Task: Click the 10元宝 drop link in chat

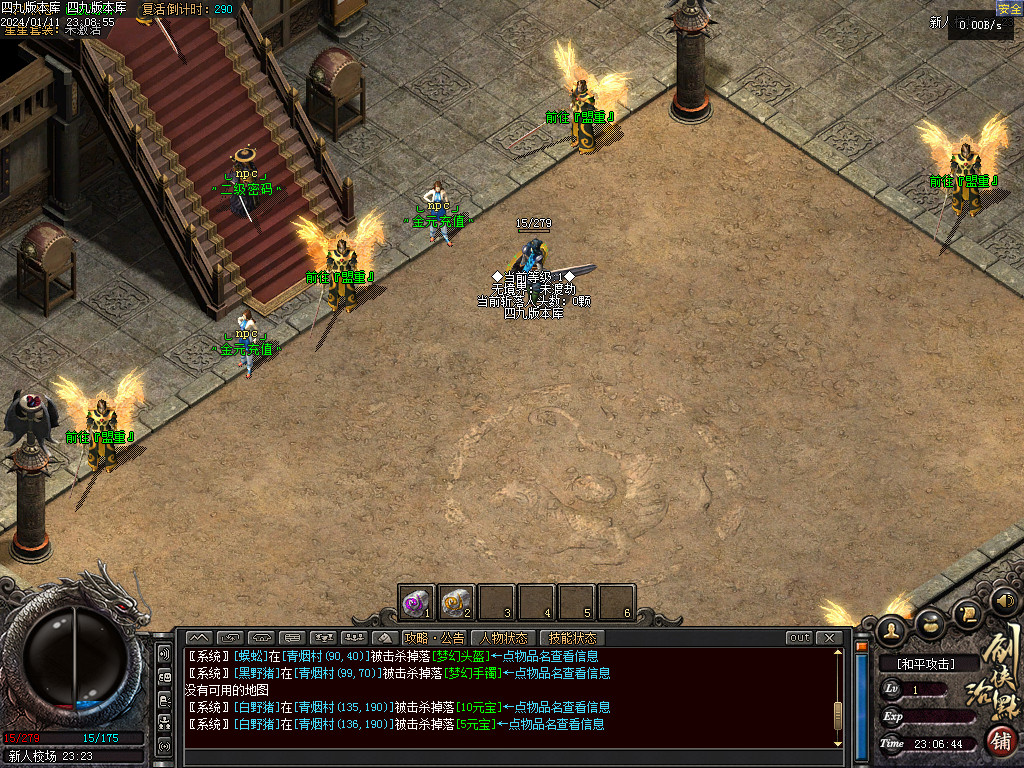Action: pos(479,707)
